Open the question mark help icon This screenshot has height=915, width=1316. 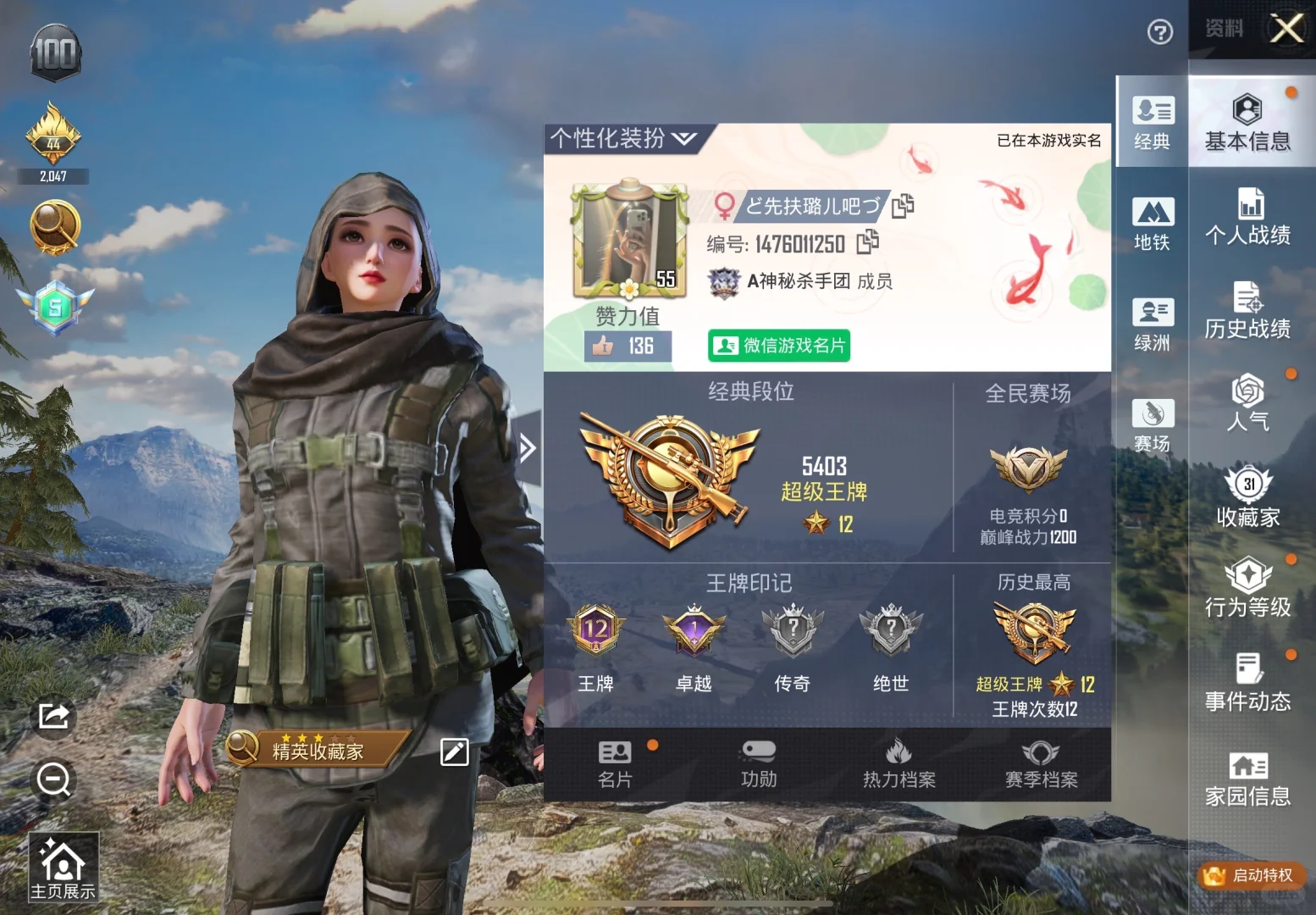(x=1159, y=32)
